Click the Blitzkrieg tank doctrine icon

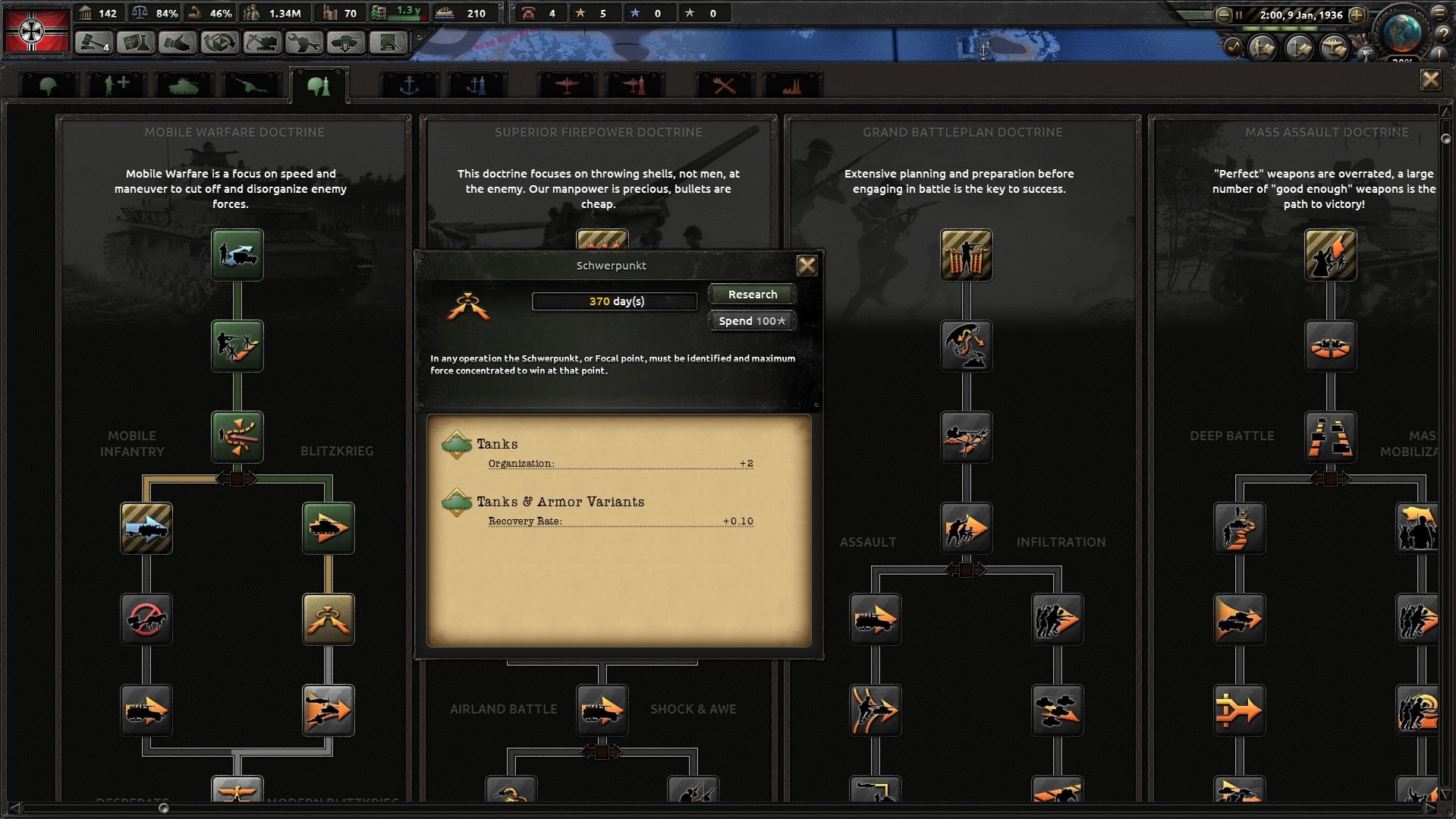click(x=328, y=528)
